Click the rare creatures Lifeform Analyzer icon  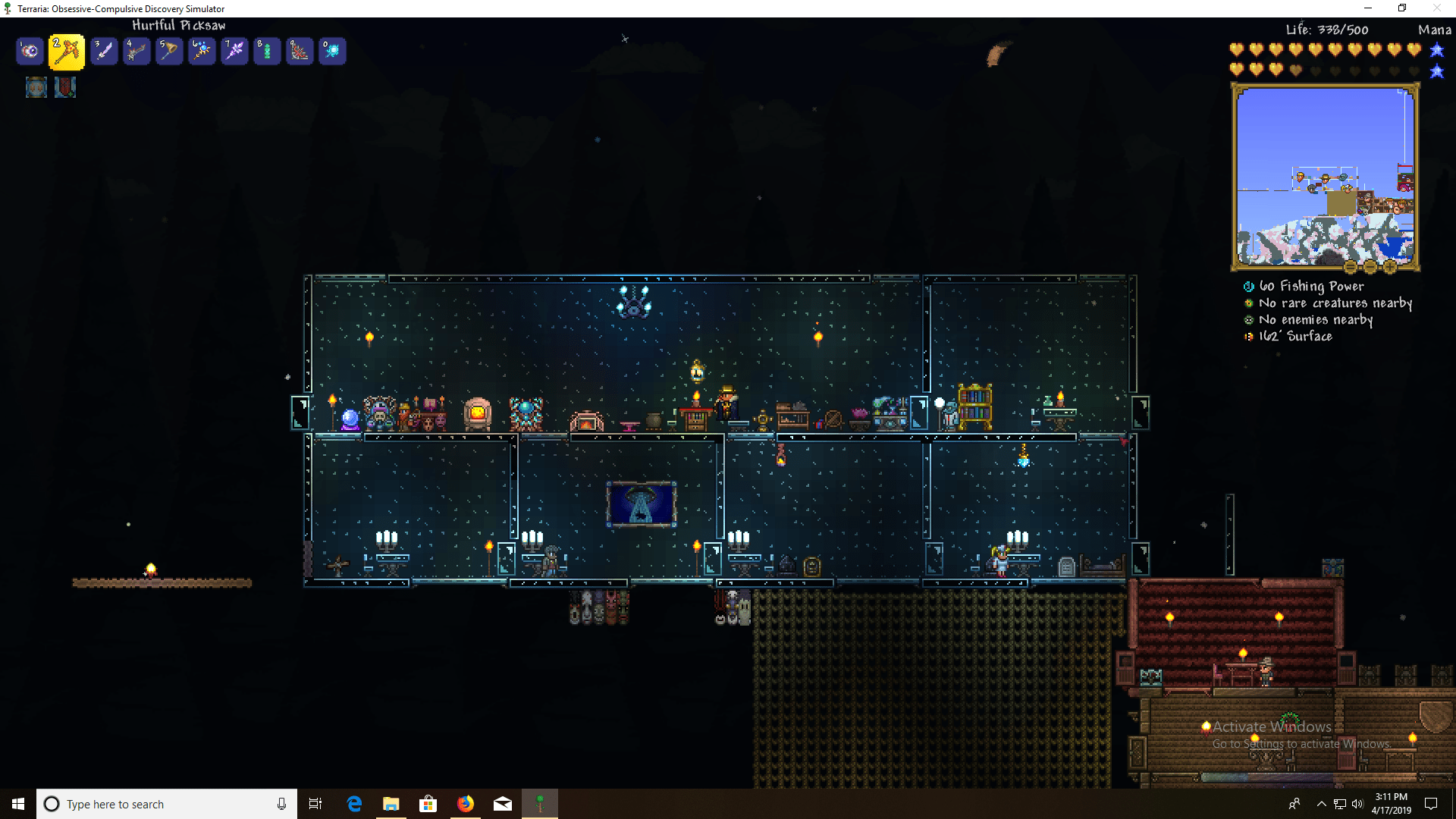1248,303
